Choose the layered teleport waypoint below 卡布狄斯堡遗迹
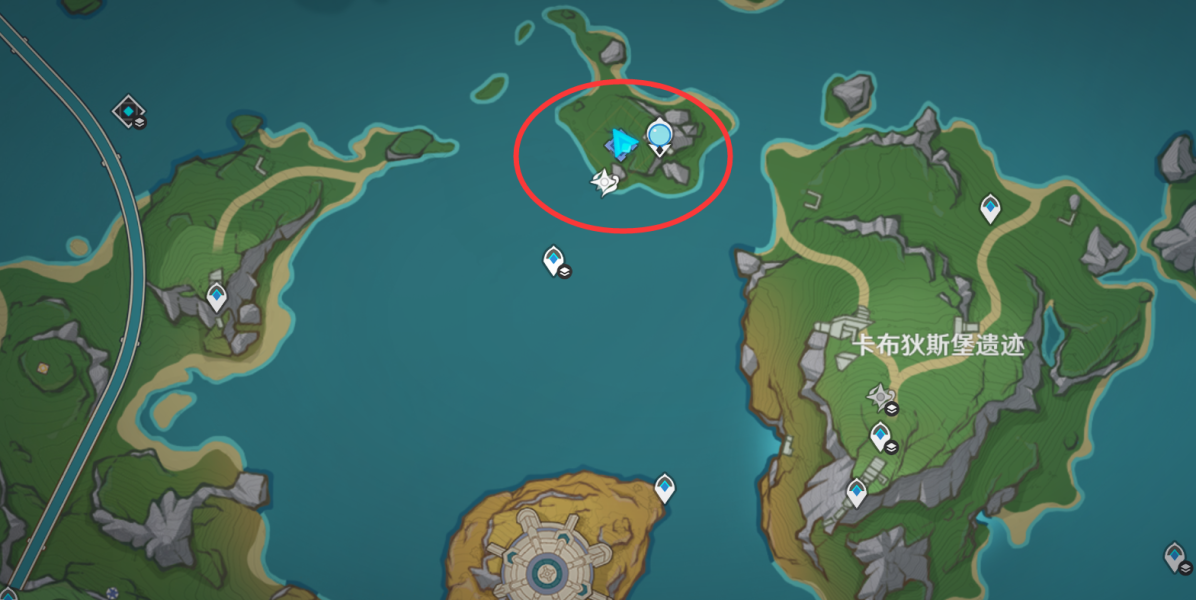The image size is (1196, 600). (x=880, y=435)
